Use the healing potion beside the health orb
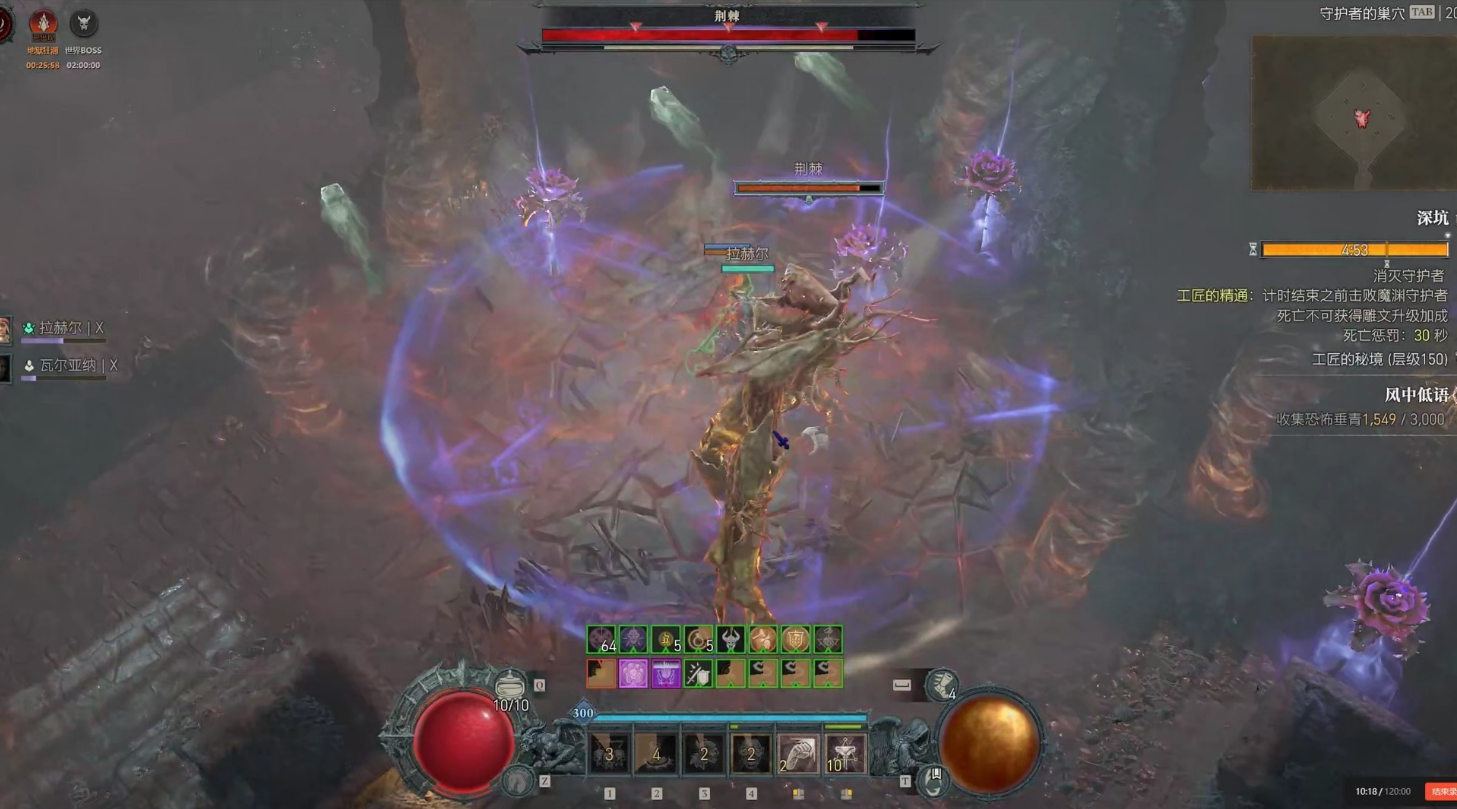Screen dimensions: 1457x809 510,684
